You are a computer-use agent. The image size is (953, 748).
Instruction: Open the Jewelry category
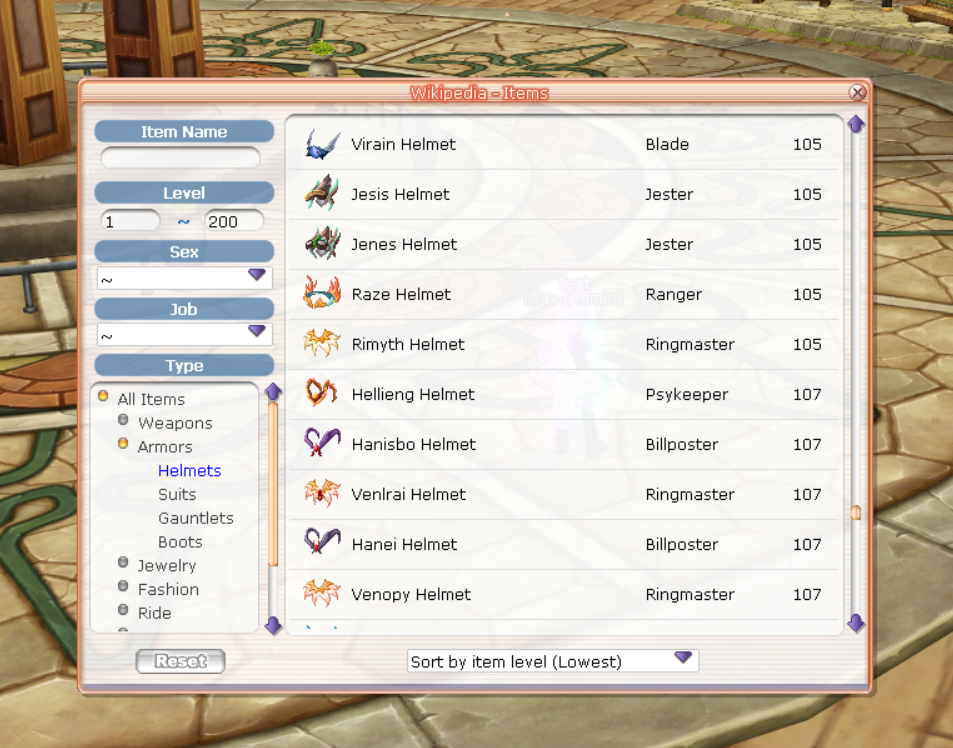(167, 566)
